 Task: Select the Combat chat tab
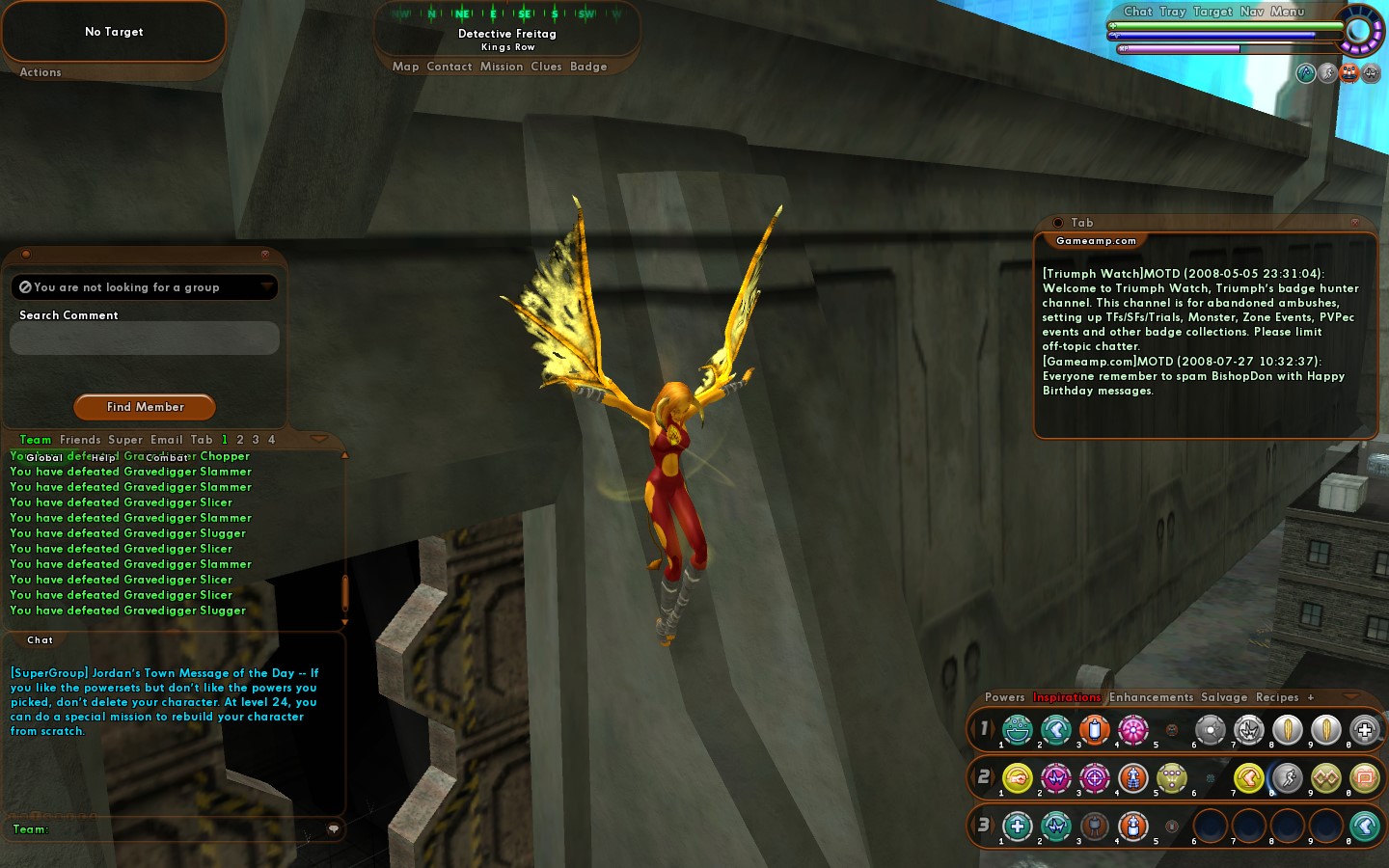[167, 458]
